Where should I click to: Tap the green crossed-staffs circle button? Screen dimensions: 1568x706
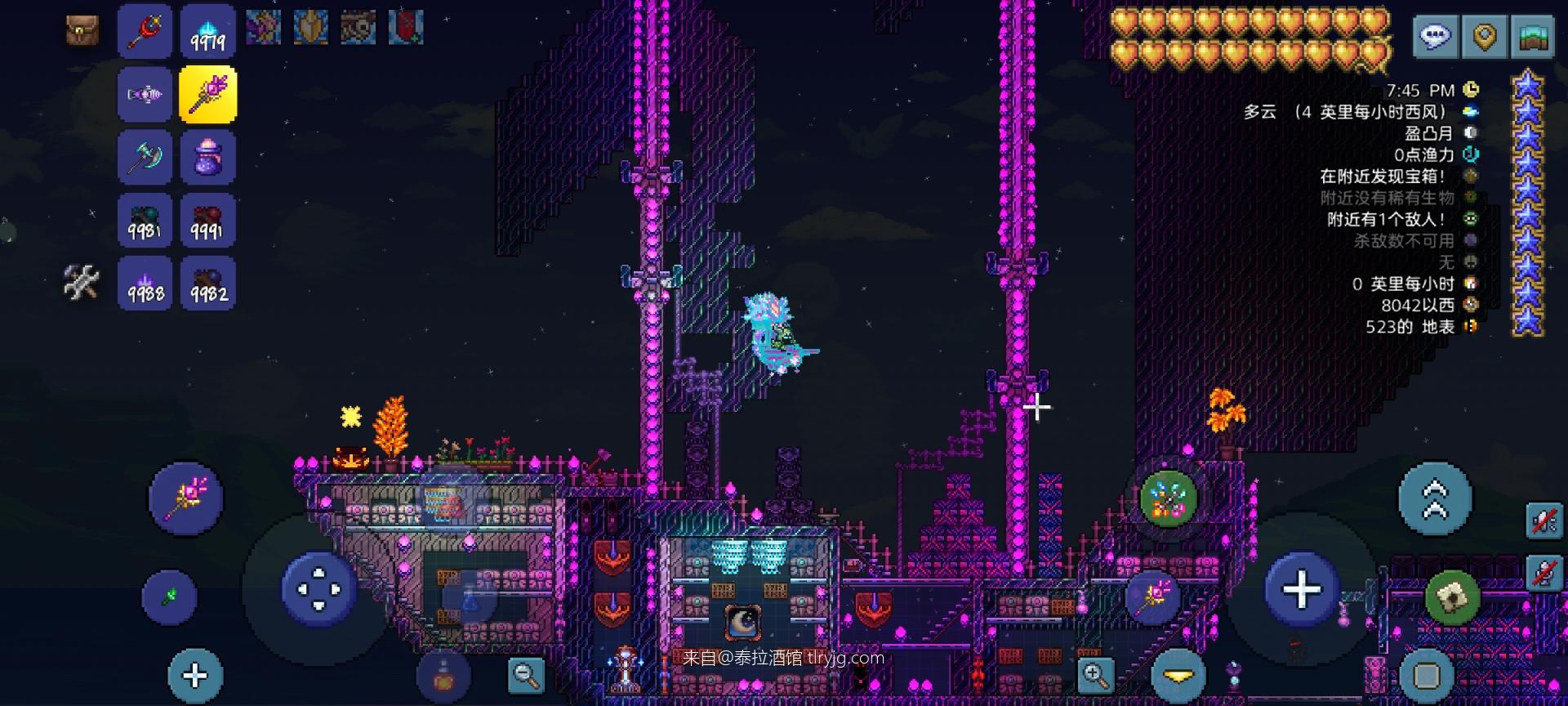click(x=1168, y=498)
